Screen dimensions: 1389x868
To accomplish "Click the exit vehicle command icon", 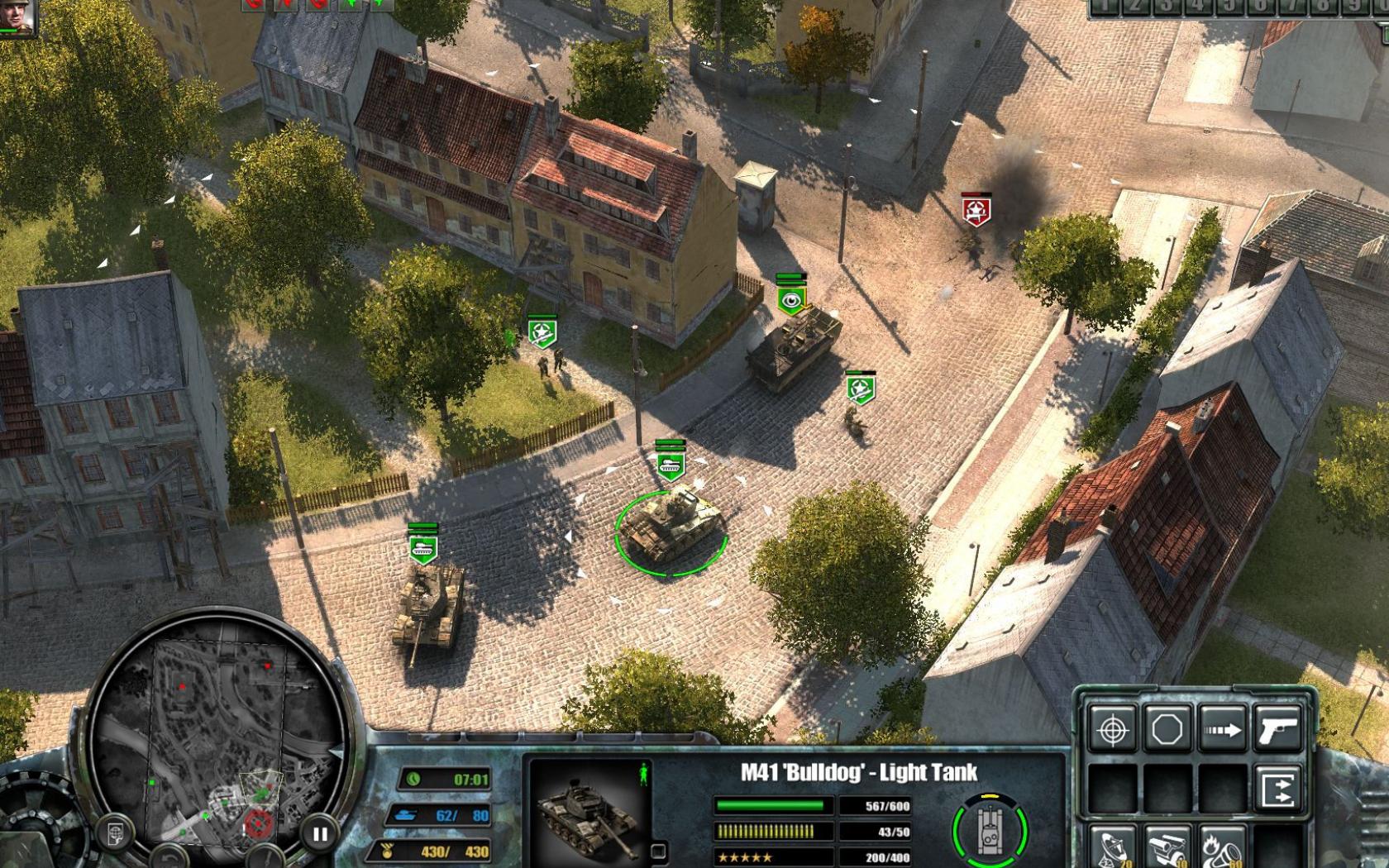I will pos(1278,789).
